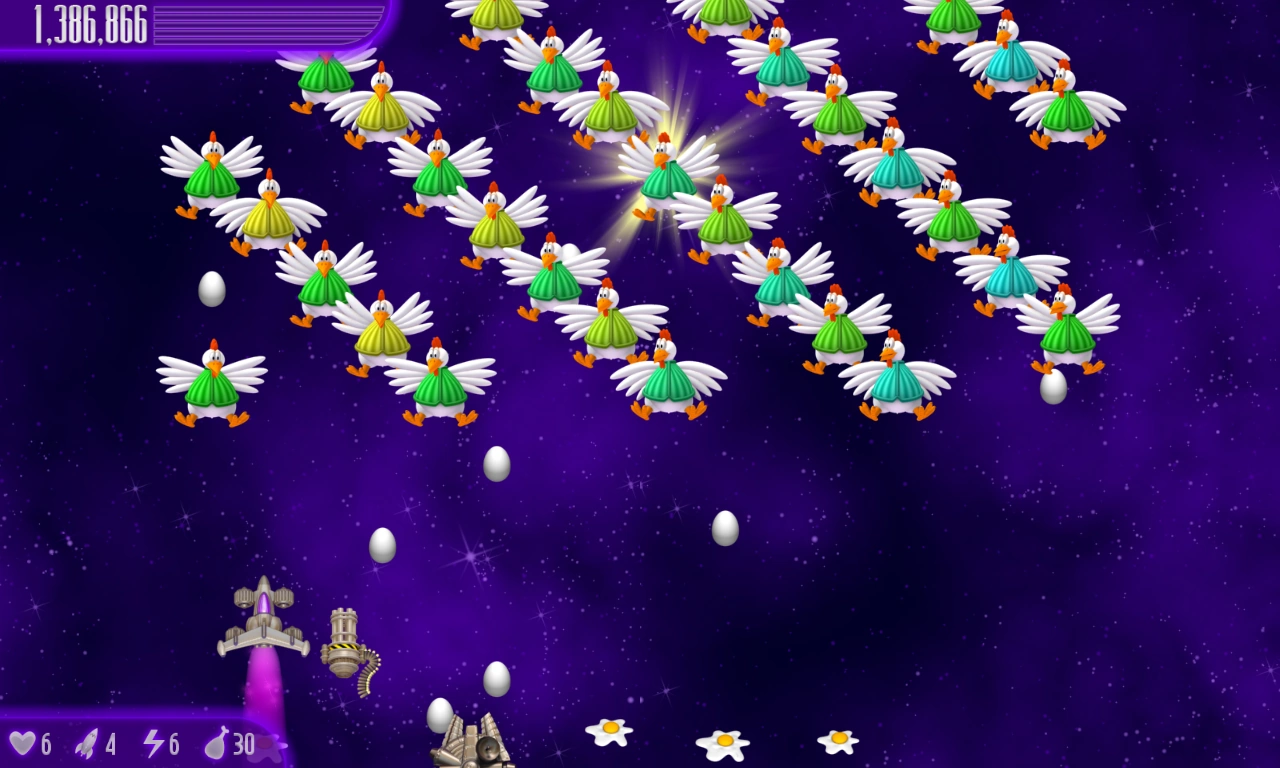The height and width of the screenshot is (768, 1280).
Task: Click the paw icon beside the drumstick counter
Action: point(271,748)
